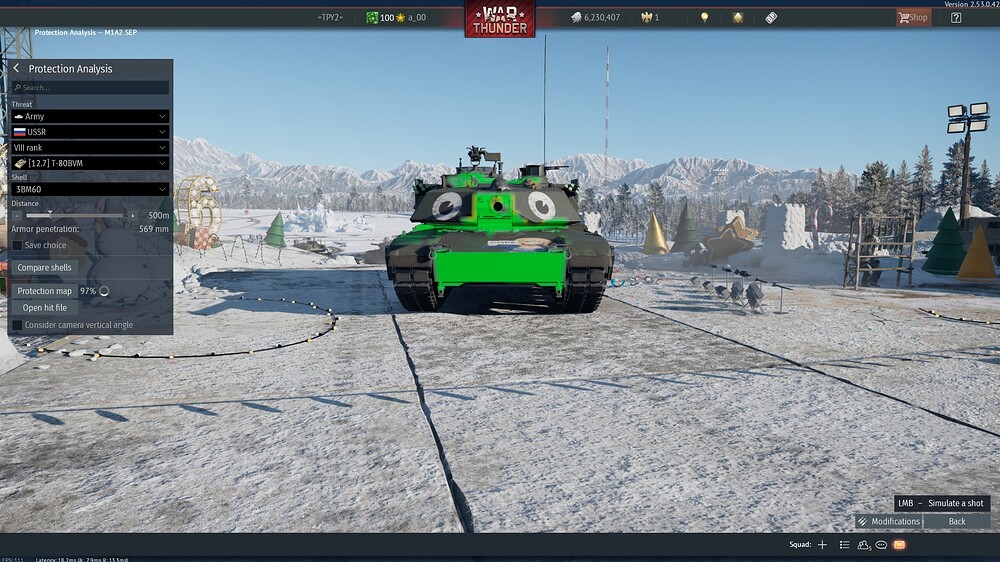Screen dimensions: 1000x562
Task: Click the Compare shells button
Action: tap(45, 268)
